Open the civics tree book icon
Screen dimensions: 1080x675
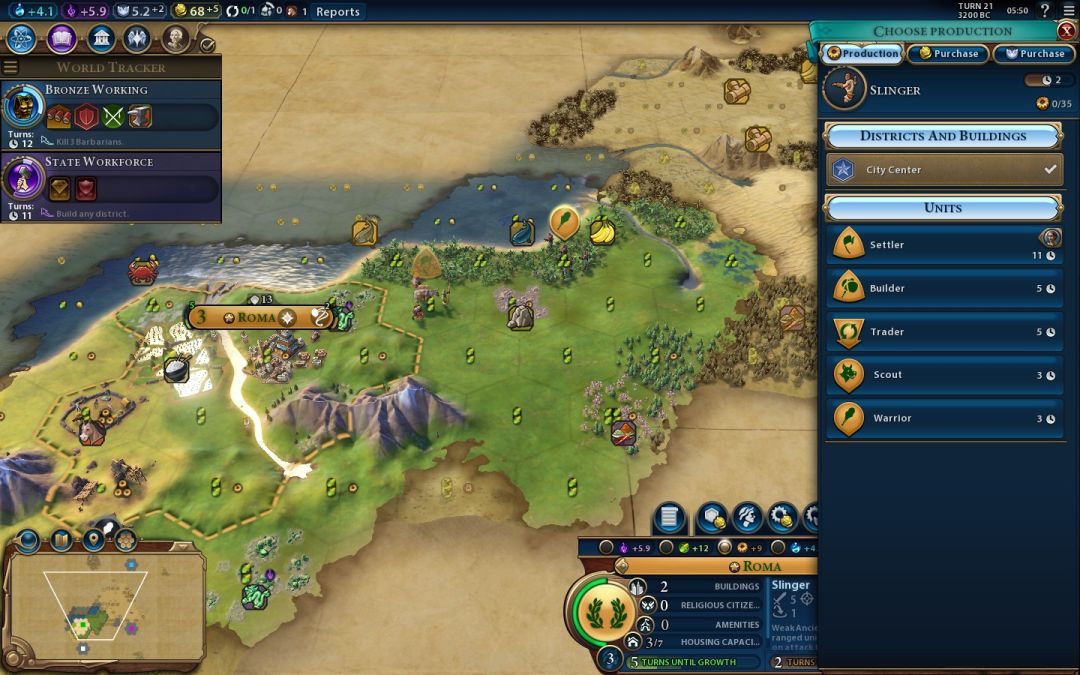pyautogui.click(x=61, y=39)
